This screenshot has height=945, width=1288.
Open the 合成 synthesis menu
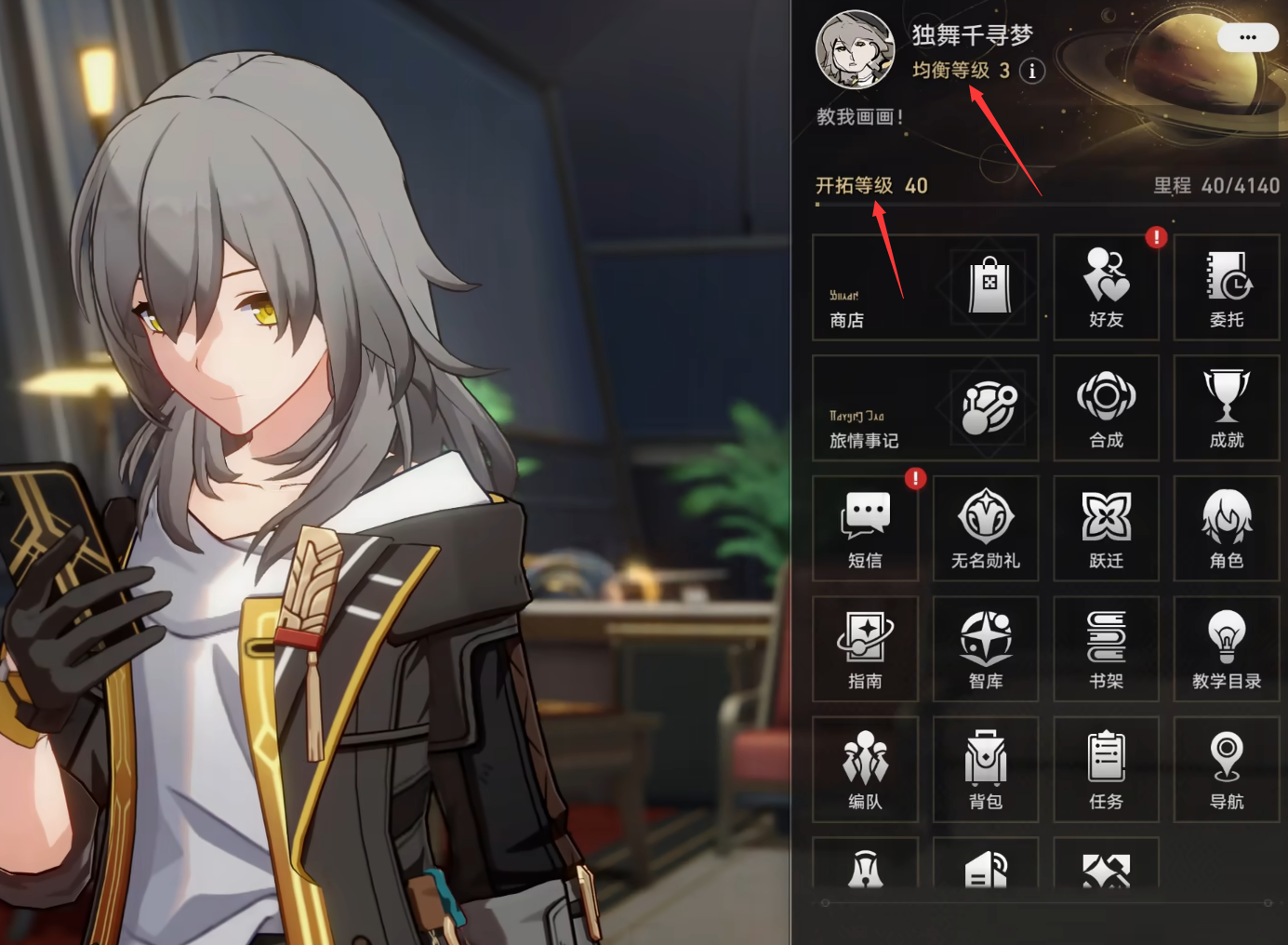(x=1106, y=408)
